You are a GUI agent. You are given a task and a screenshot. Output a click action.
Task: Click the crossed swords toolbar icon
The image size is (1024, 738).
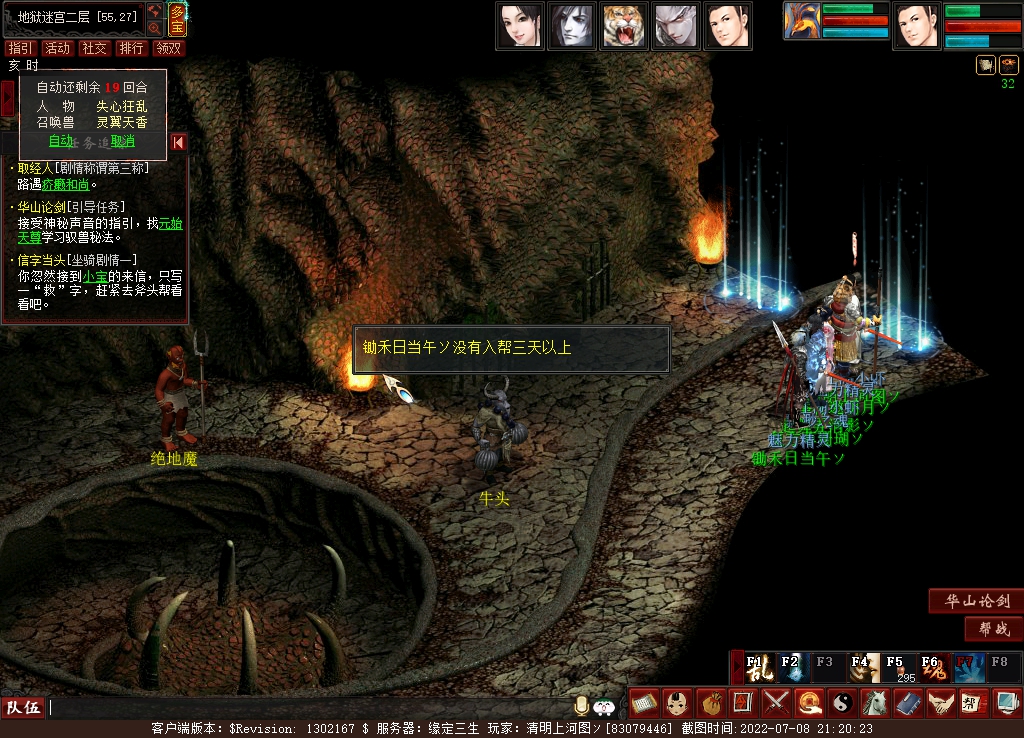coord(776,703)
